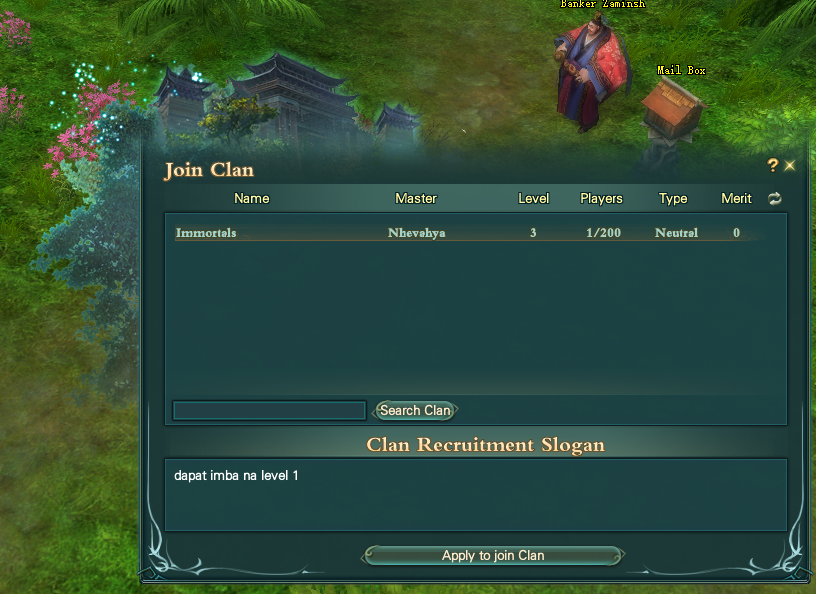This screenshot has width=816, height=594.
Task: Apply to join Clan
Action: coord(493,555)
